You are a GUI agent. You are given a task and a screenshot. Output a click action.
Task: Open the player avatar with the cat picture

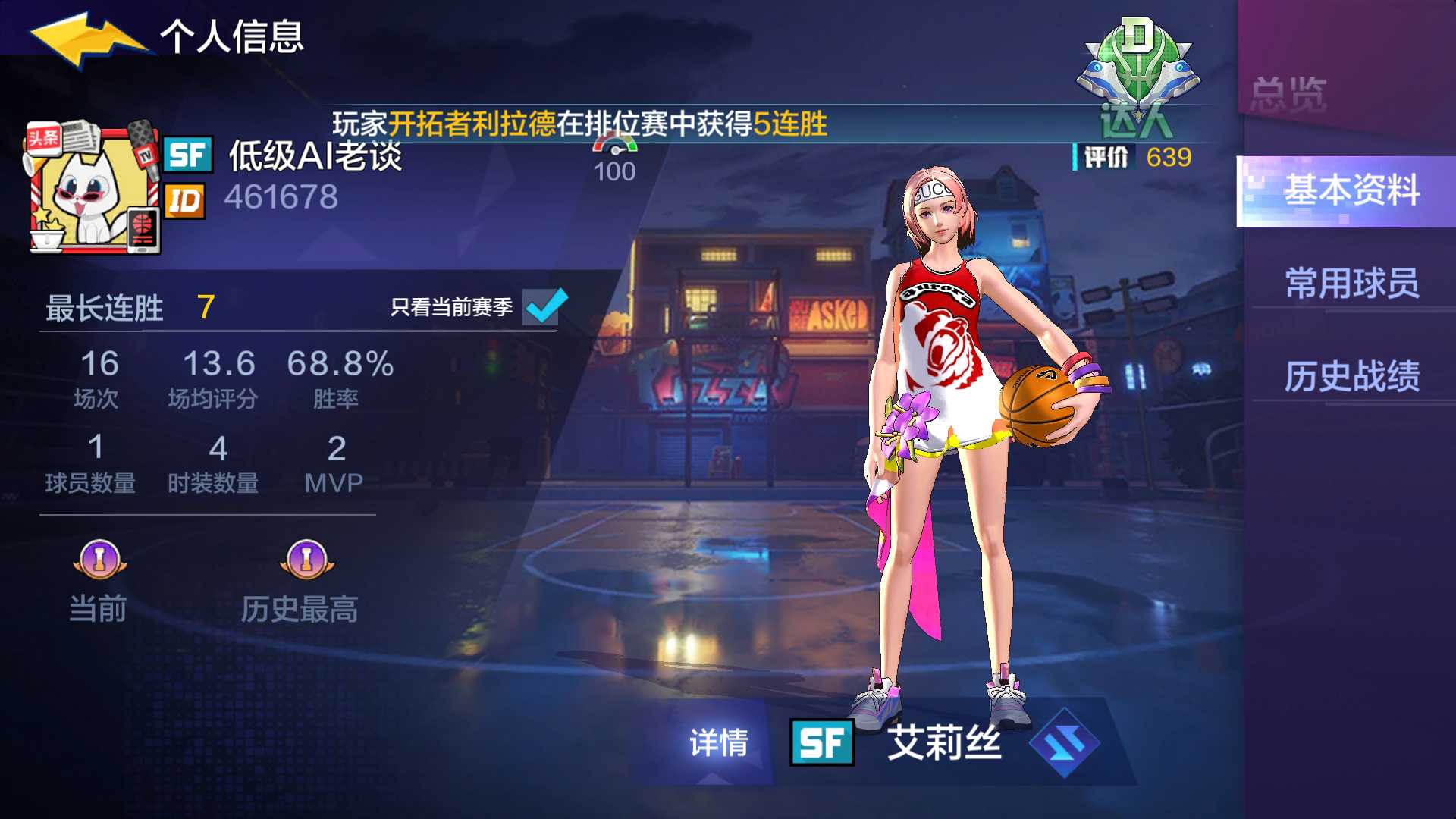91,190
